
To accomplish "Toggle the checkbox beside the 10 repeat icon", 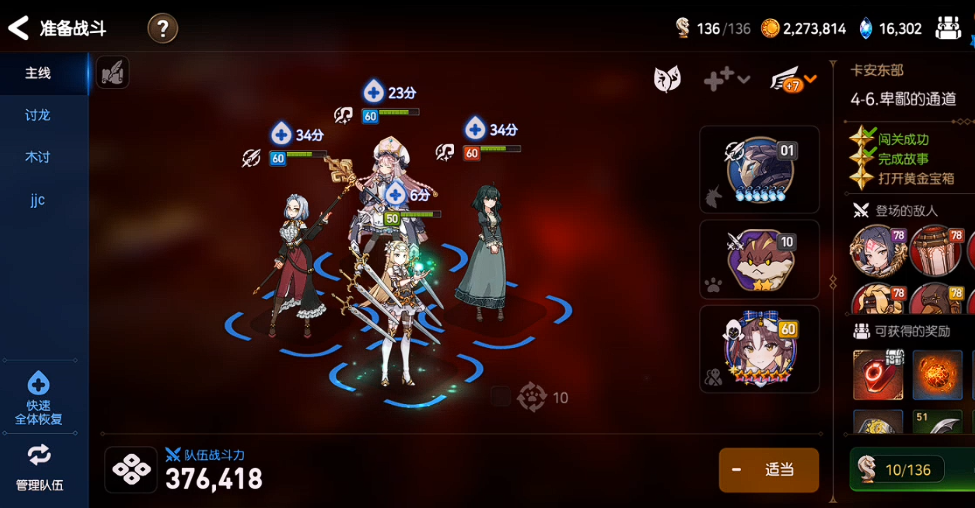I will pyautogui.click(x=500, y=397).
